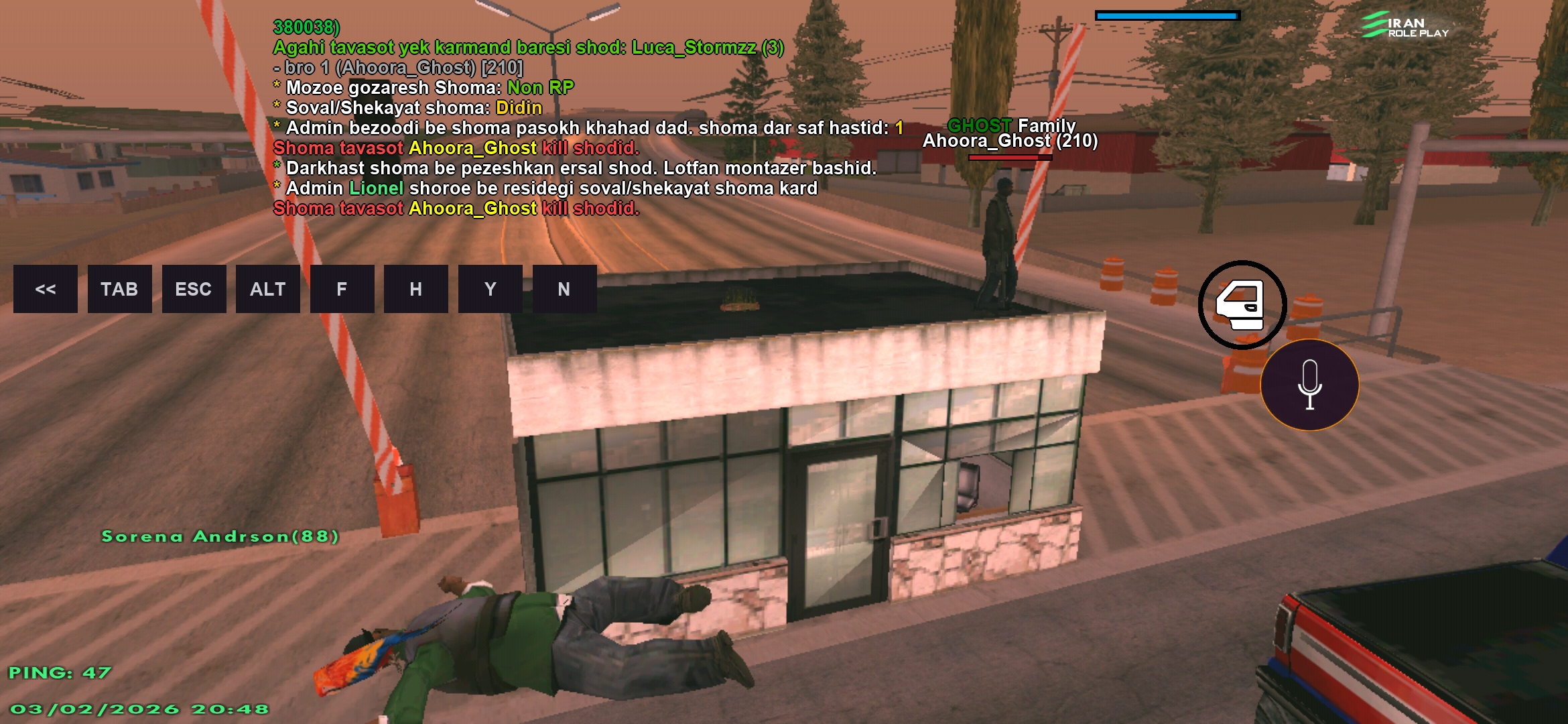Tap the ALT key button
Screen dimensions: 1568x724
point(268,289)
